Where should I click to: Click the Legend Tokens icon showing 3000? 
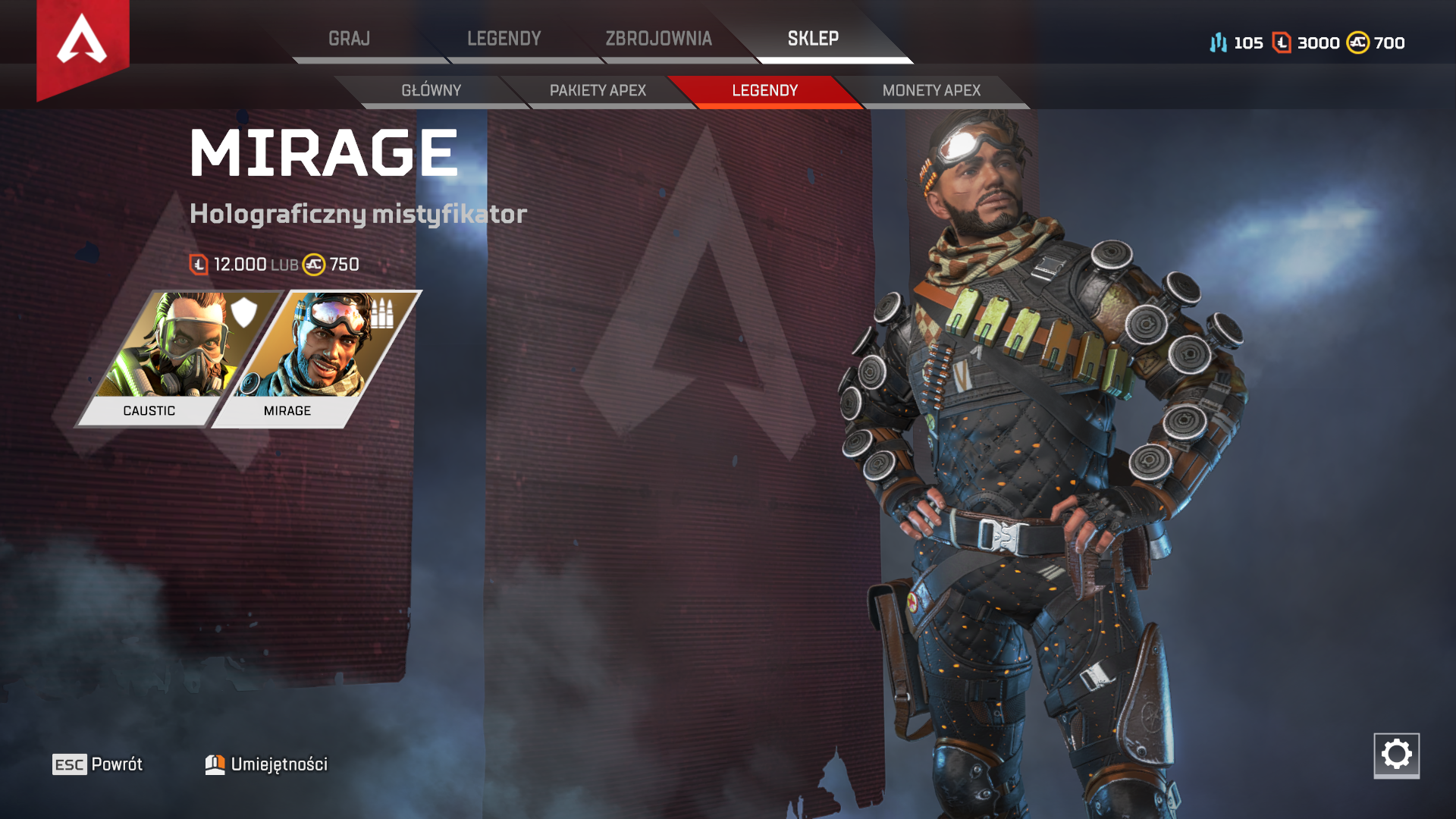1281,43
